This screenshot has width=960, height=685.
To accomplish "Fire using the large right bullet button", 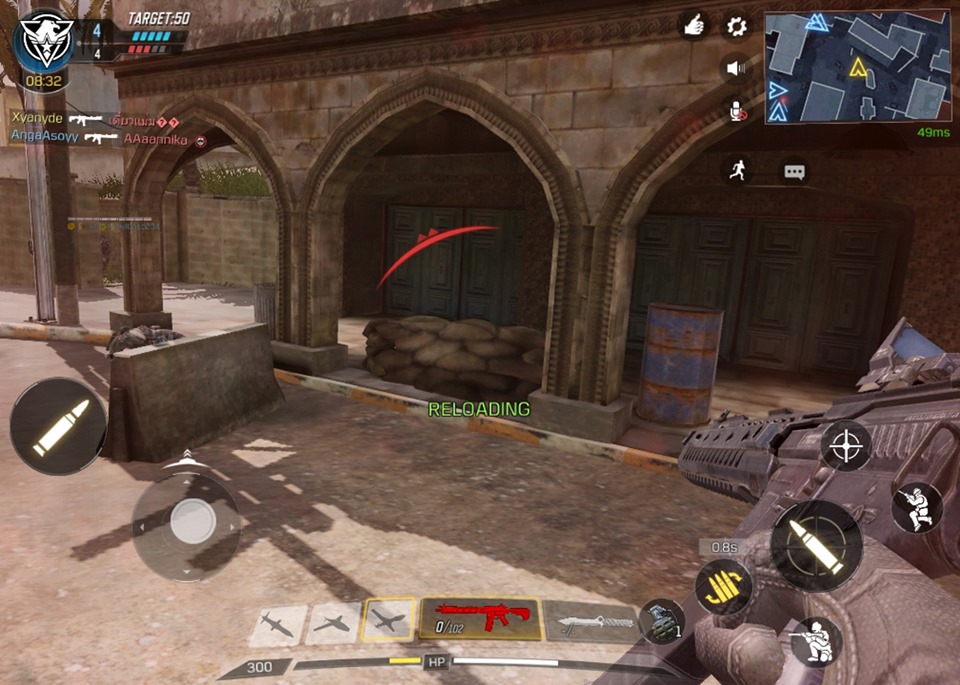I will [x=816, y=546].
